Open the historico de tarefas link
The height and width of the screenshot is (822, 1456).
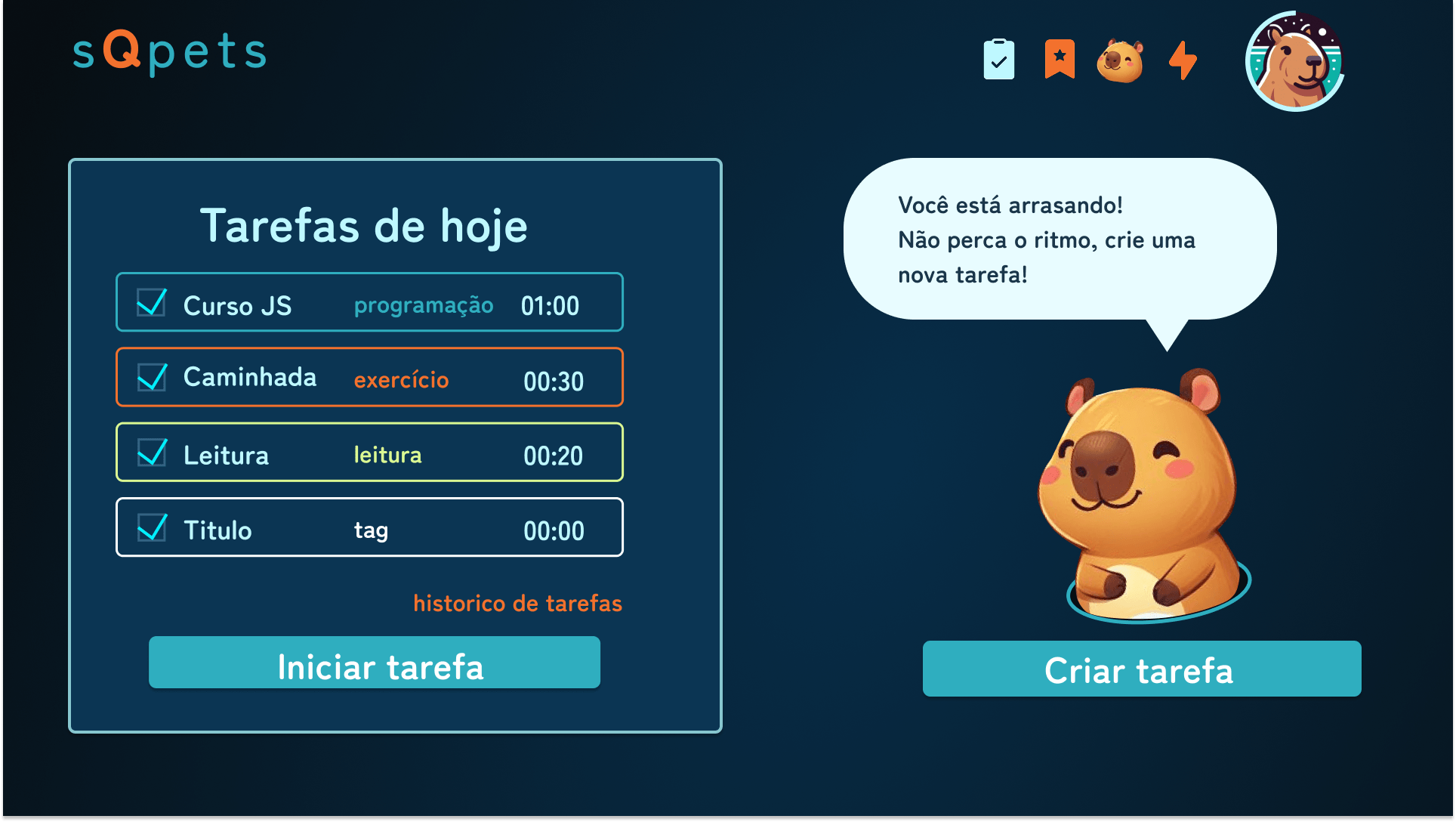point(517,603)
